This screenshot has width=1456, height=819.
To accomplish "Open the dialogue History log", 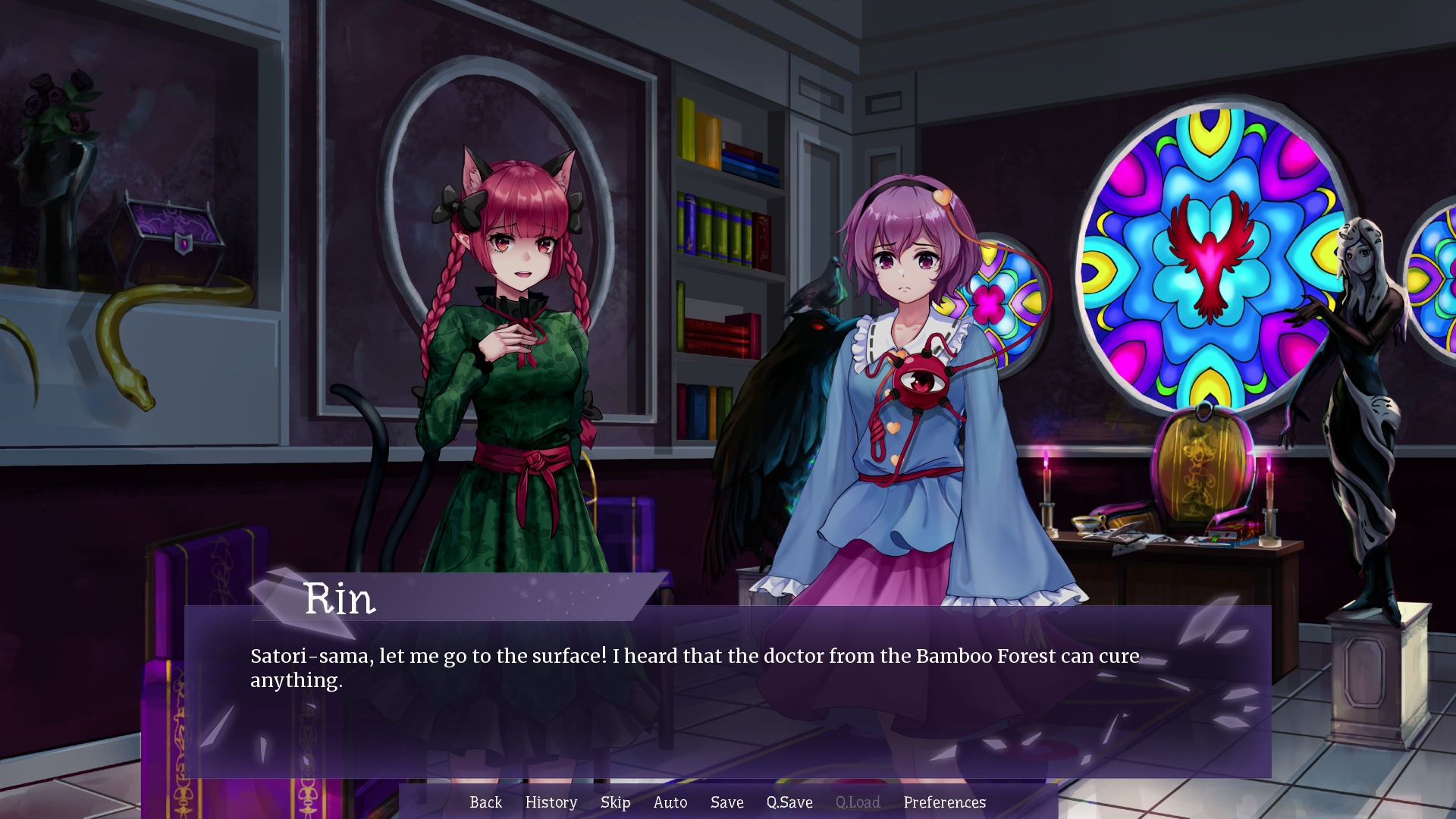I will [x=551, y=802].
